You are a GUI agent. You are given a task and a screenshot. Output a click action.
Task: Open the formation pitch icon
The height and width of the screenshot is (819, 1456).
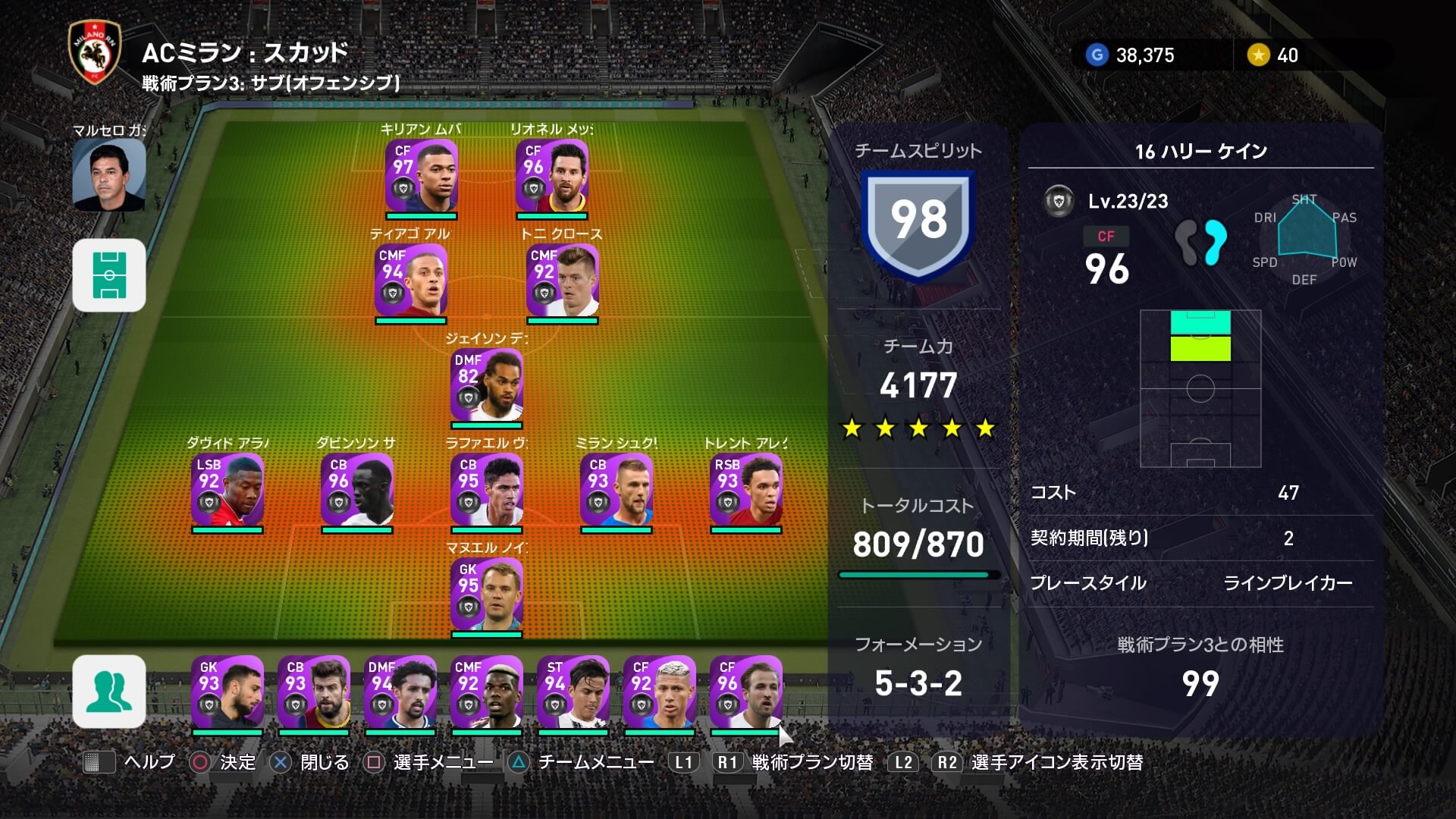(x=109, y=275)
